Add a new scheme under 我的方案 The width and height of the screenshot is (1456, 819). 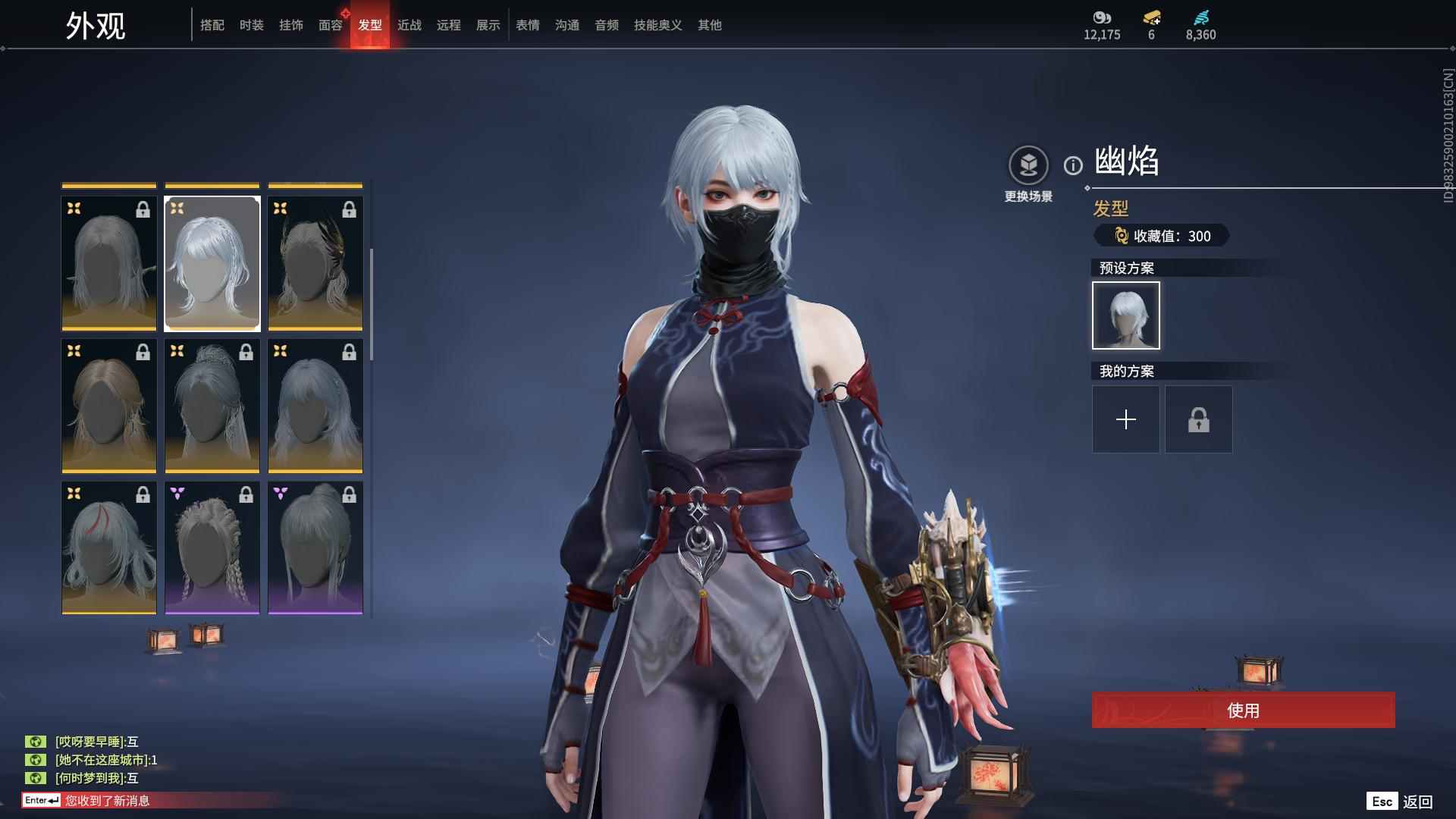[x=1125, y=419]
